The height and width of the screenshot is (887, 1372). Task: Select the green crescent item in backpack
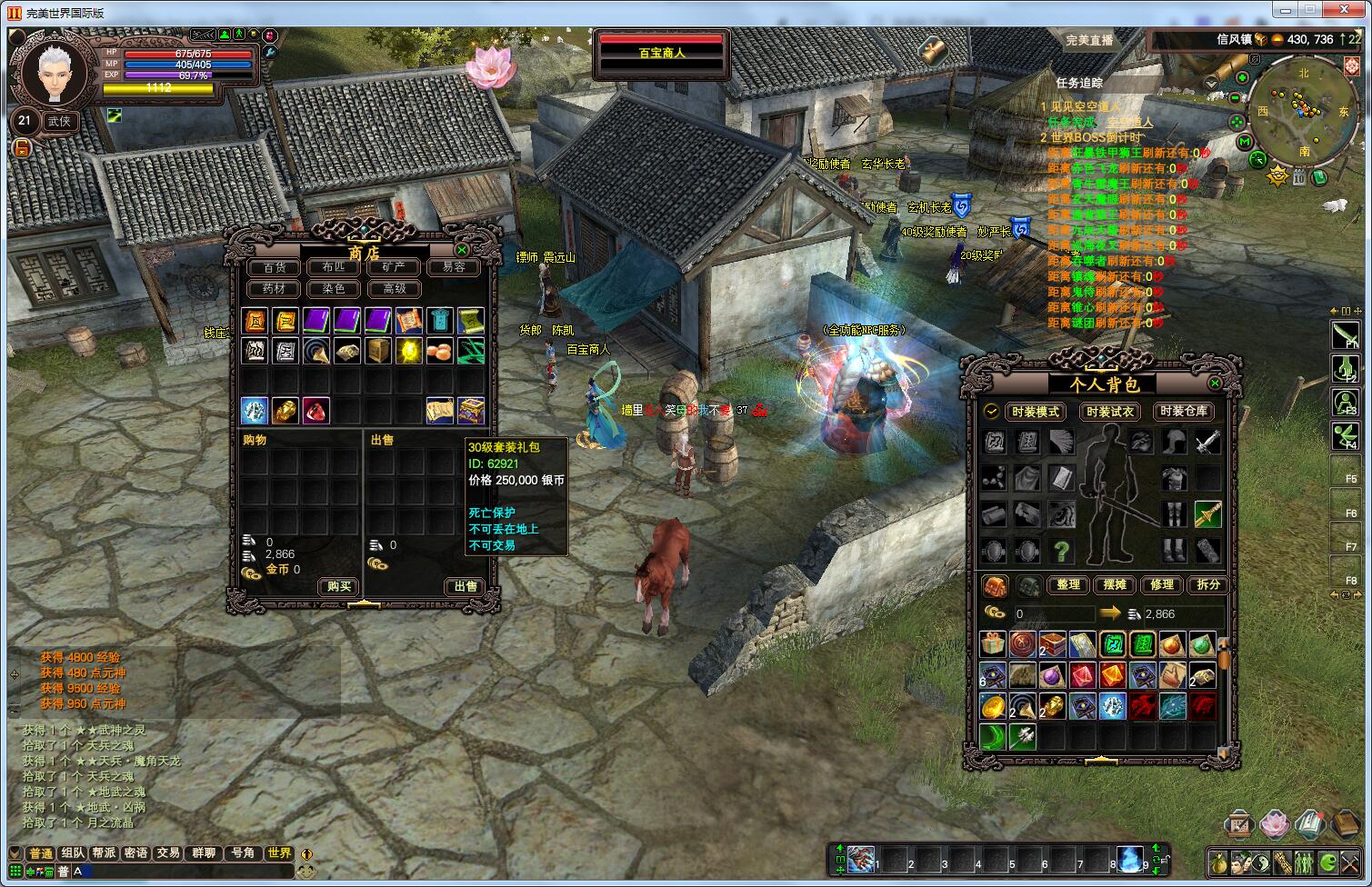(993, 735)
